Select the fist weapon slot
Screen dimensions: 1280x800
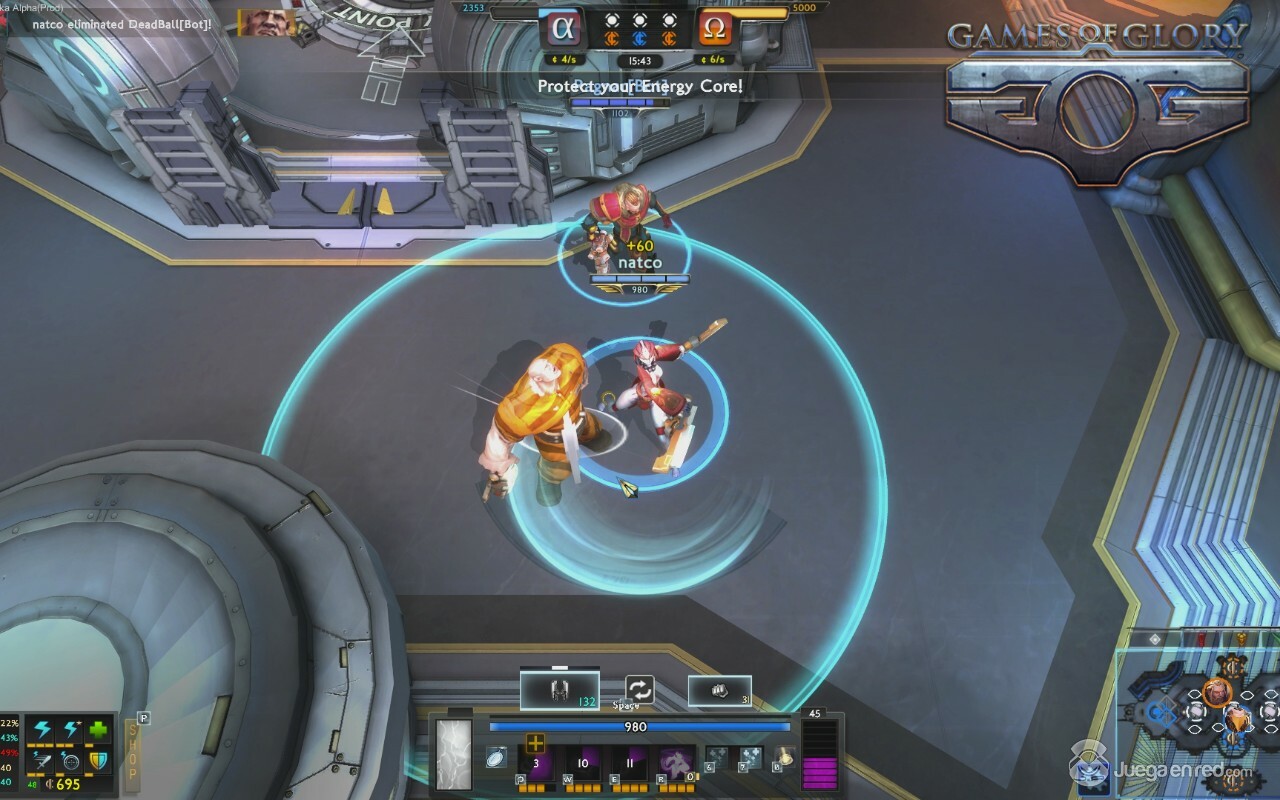719,691
